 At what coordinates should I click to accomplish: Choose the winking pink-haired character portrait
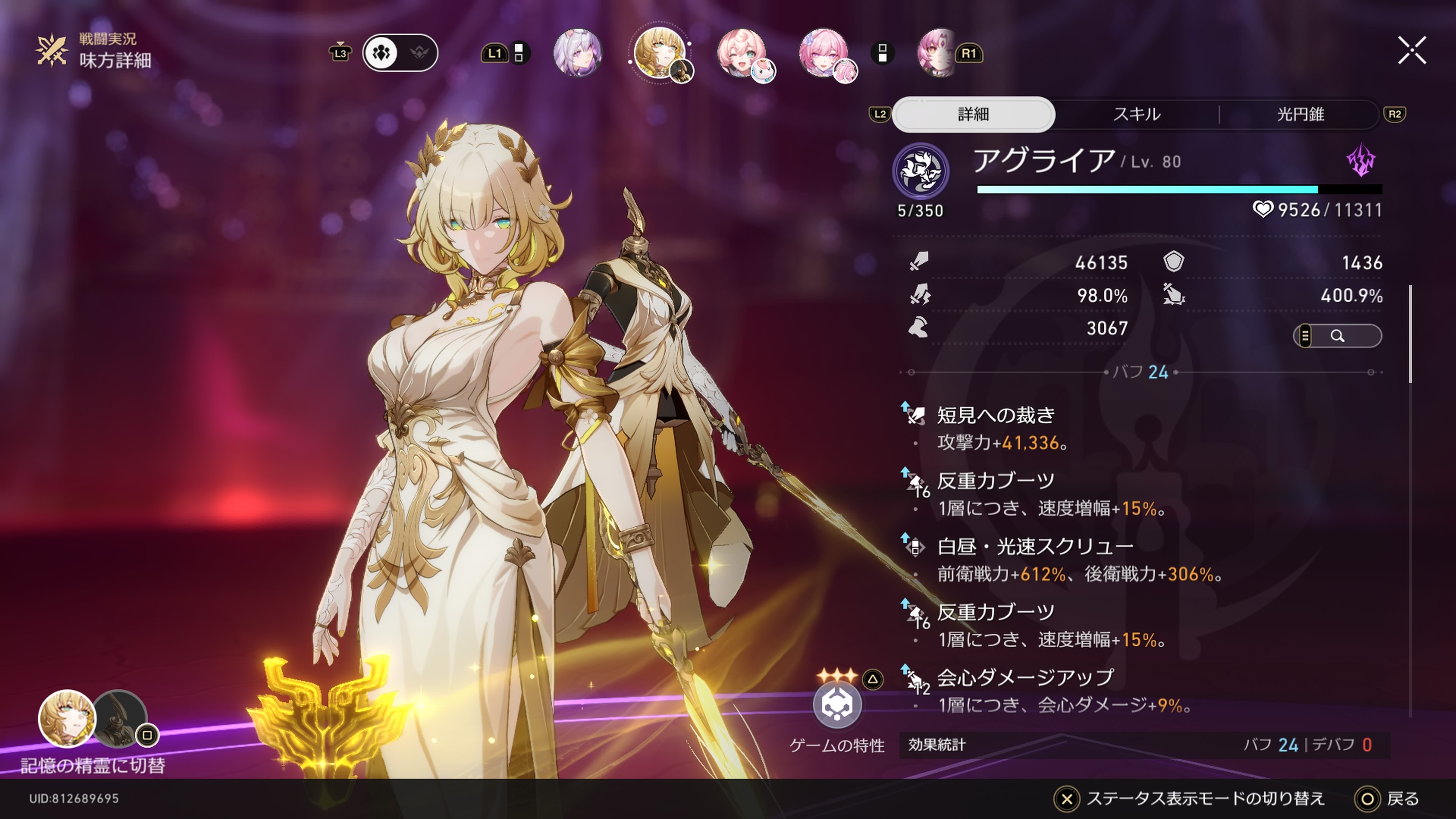pyautogui.click(x=742, y=53)
